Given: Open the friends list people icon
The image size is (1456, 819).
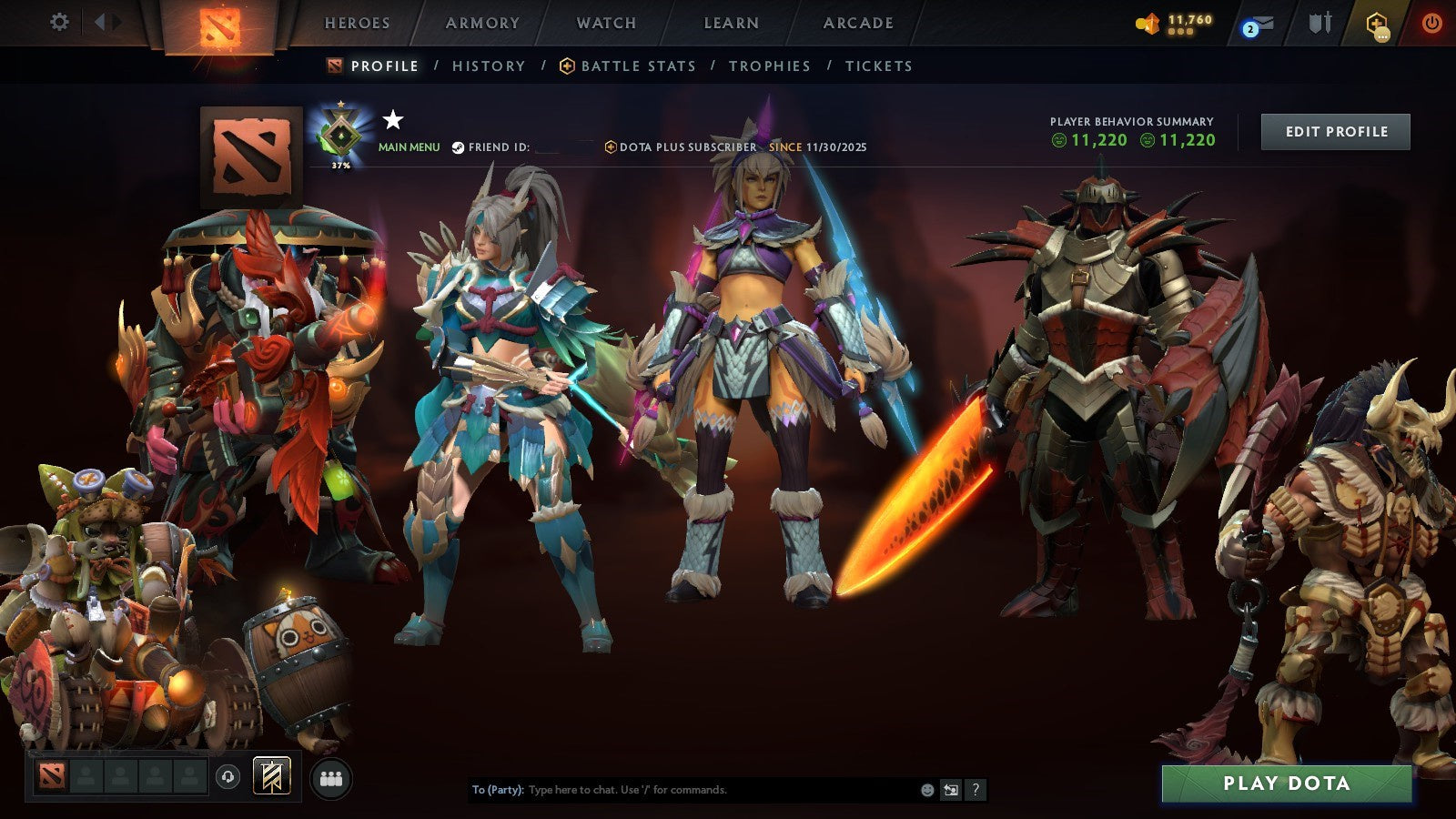Looking at the screenshot, I should [x=332, y=776].
